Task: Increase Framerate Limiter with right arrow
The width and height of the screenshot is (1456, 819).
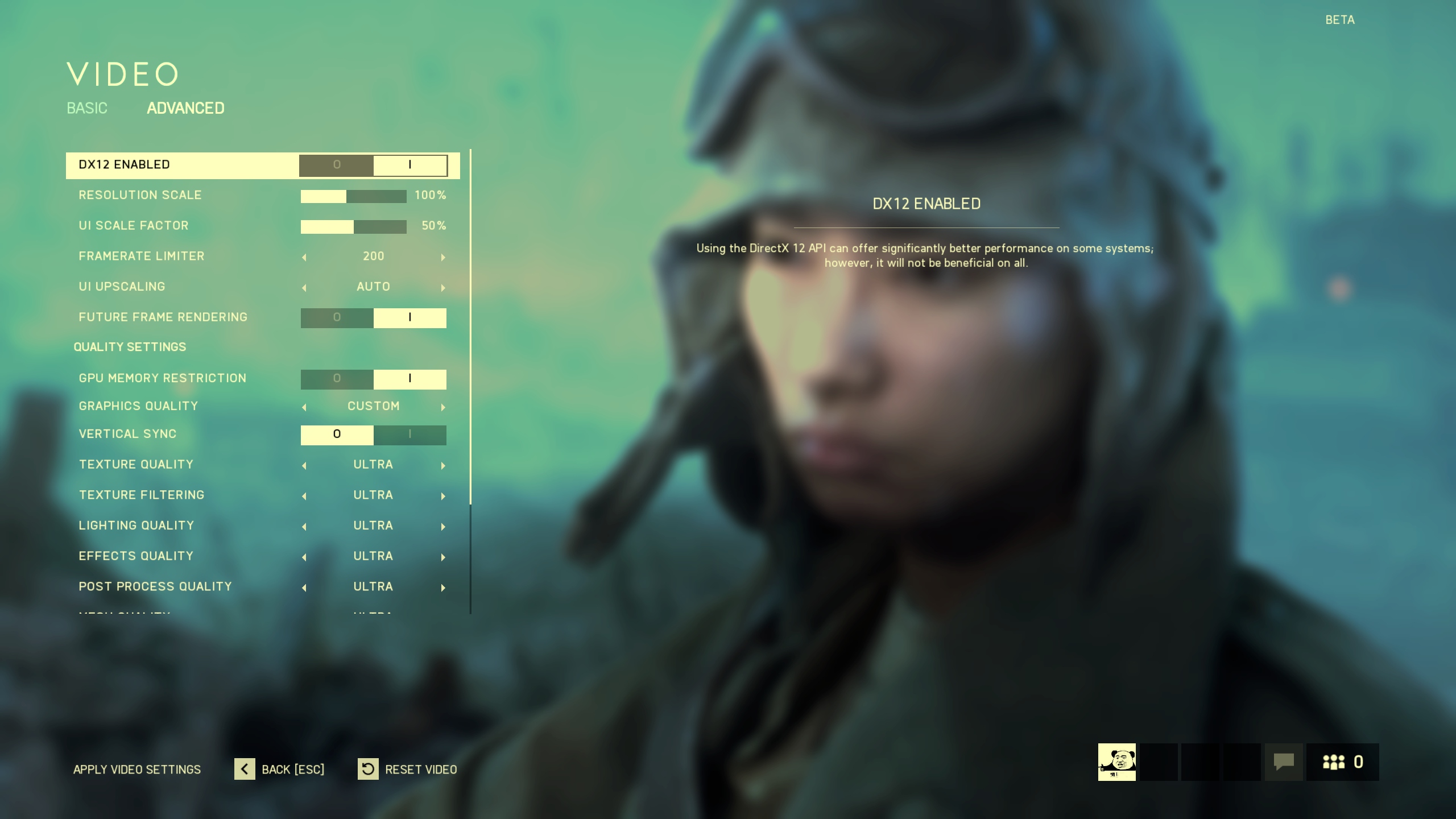Action: (x=443, y=257)
